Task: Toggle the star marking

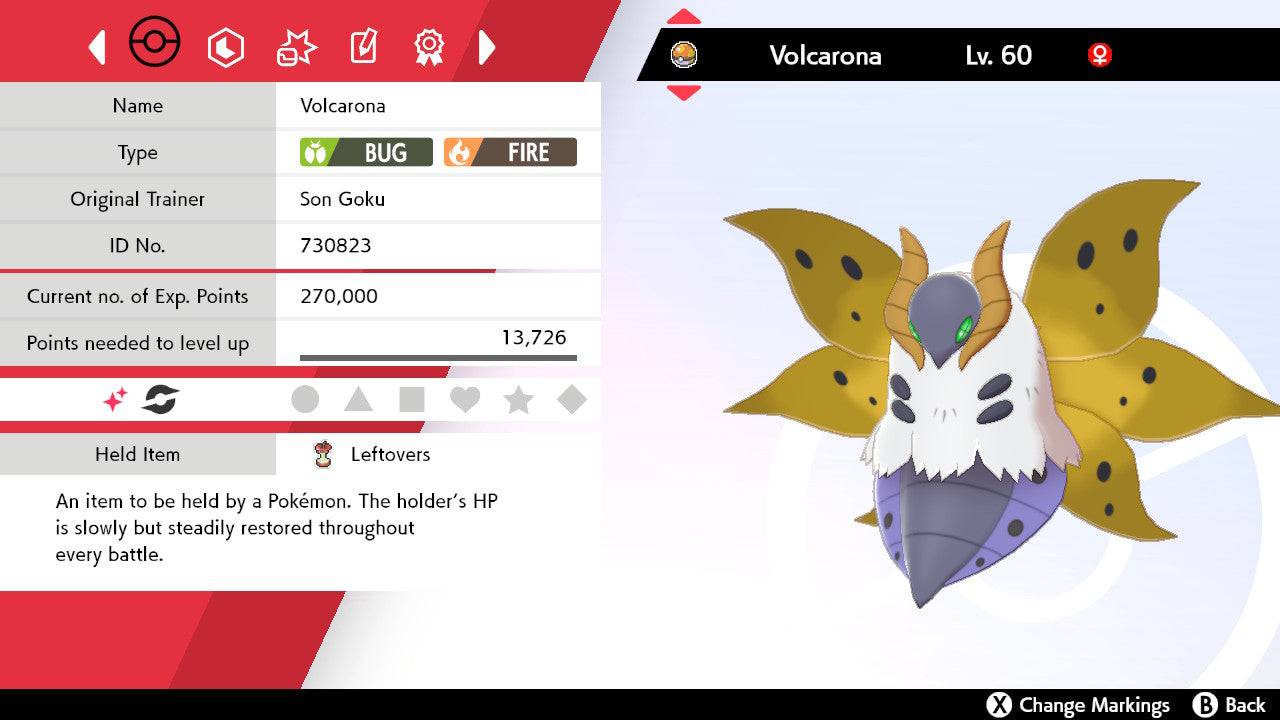Action: 518,400
